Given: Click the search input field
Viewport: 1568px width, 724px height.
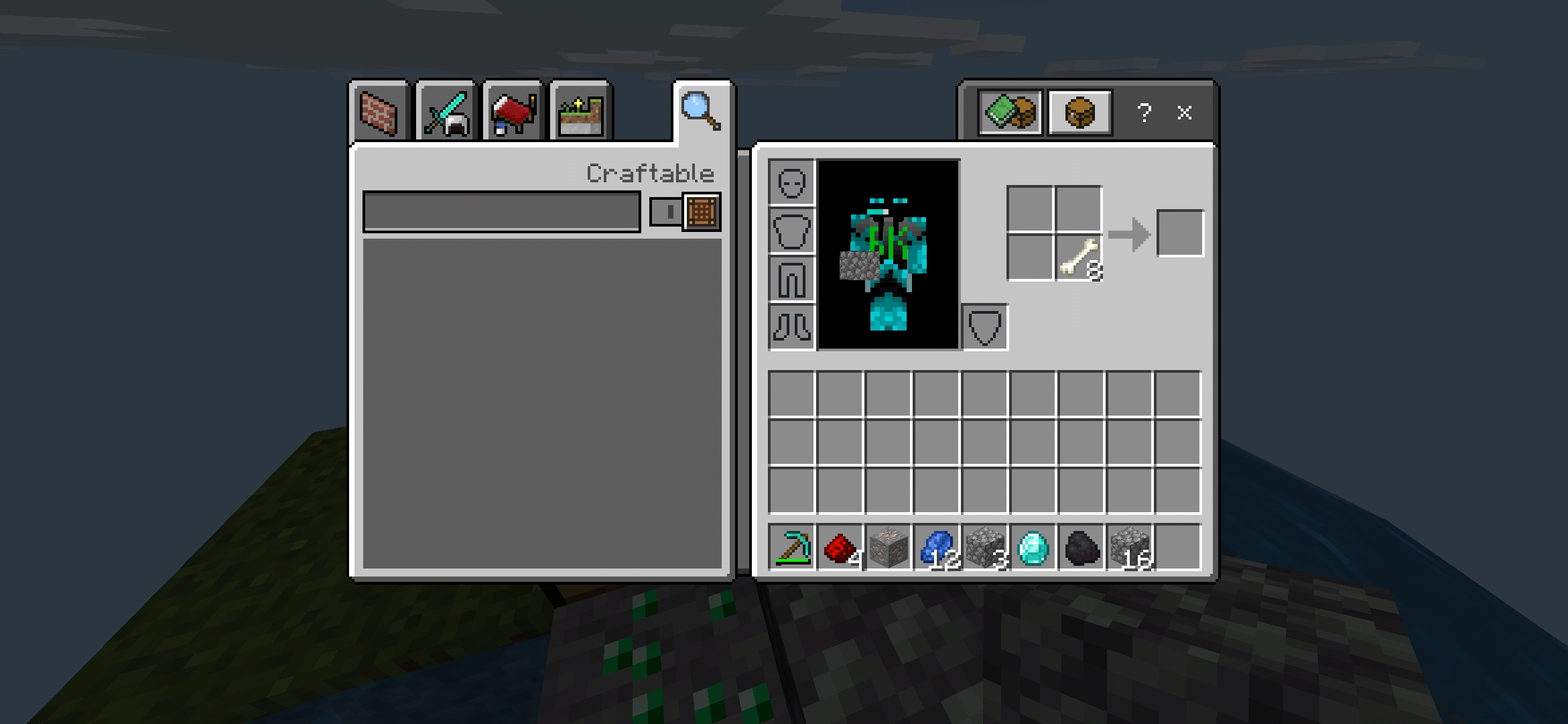Looking at the screenshot, I should [x=501, y=211].
